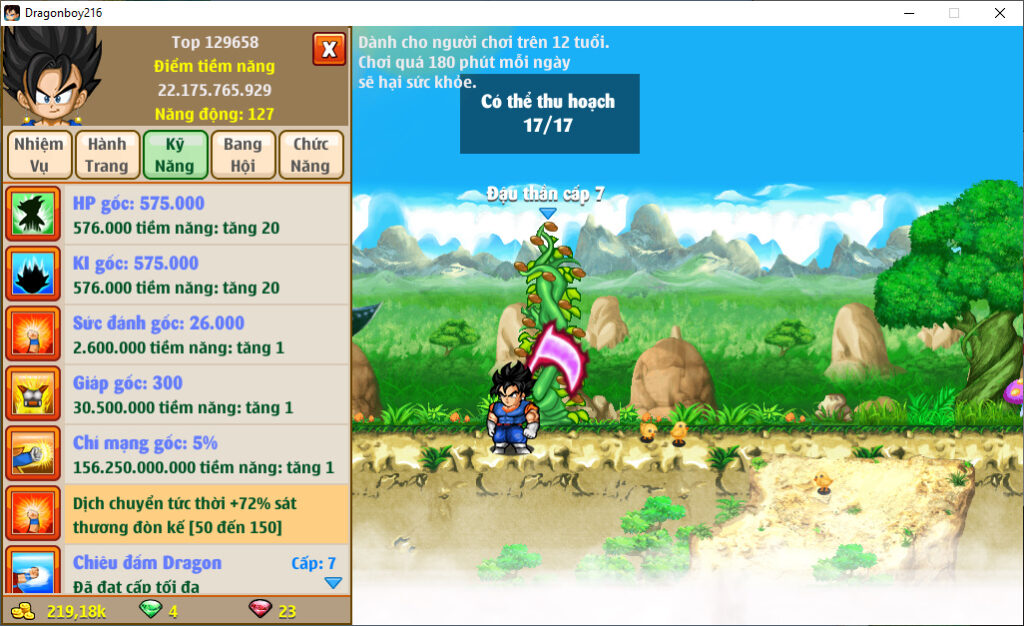Image resolution: width=1024 pixels, height=626 pixels.
Task: Switch to the Chức Năng tab
Action: coord(311,155)
